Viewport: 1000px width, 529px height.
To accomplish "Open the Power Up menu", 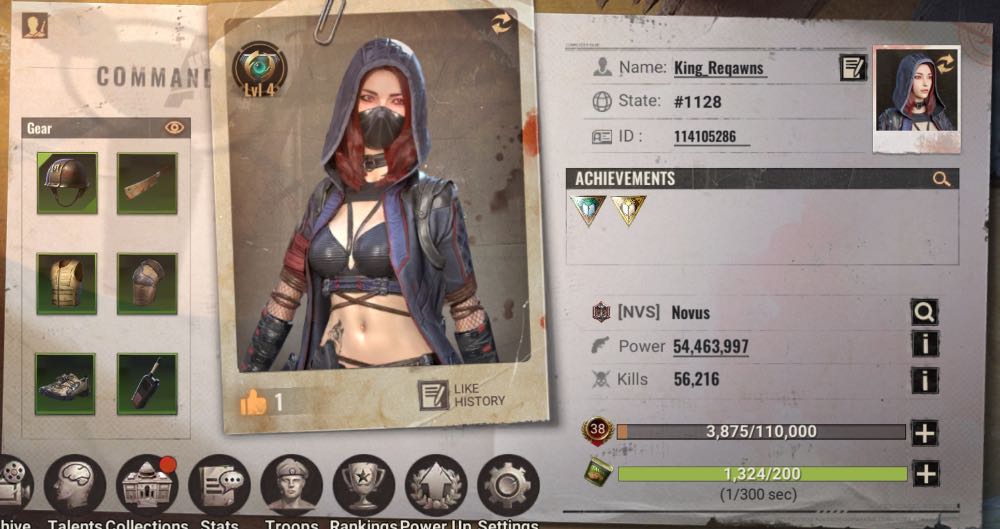I will tap(436, 485).
